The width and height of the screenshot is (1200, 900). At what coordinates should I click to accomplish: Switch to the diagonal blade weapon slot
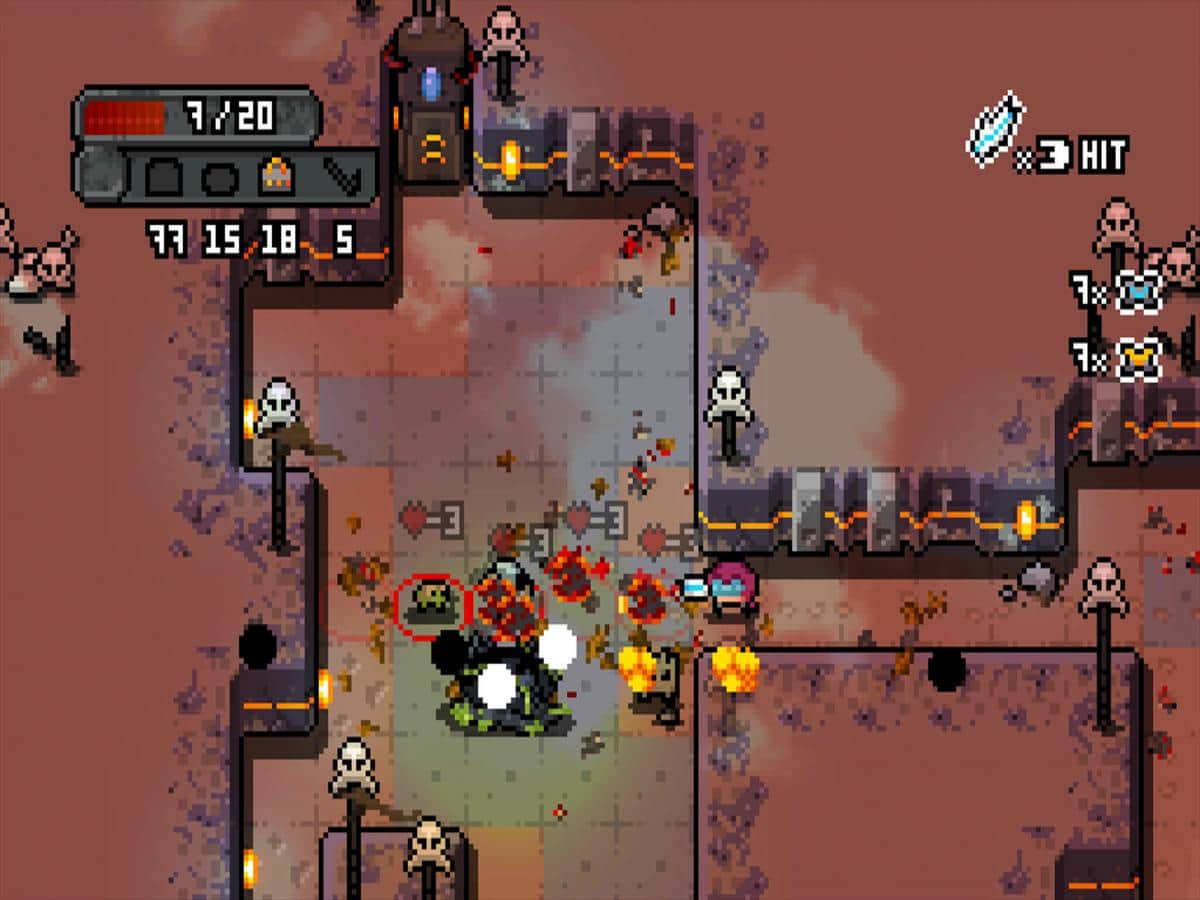point(341,178)
